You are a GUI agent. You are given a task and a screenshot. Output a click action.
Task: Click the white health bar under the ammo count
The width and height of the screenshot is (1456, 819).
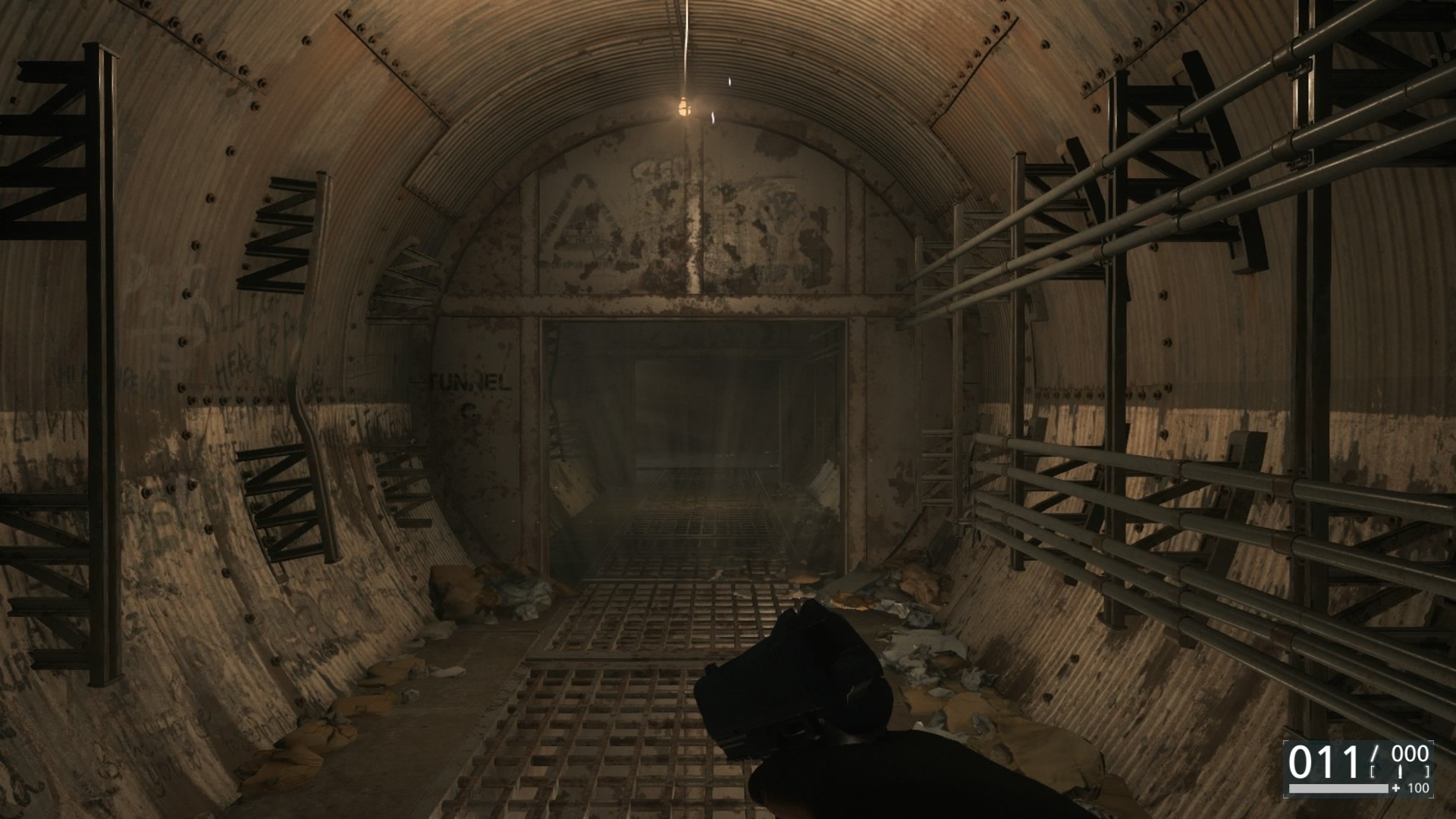tap(1338, 789)
